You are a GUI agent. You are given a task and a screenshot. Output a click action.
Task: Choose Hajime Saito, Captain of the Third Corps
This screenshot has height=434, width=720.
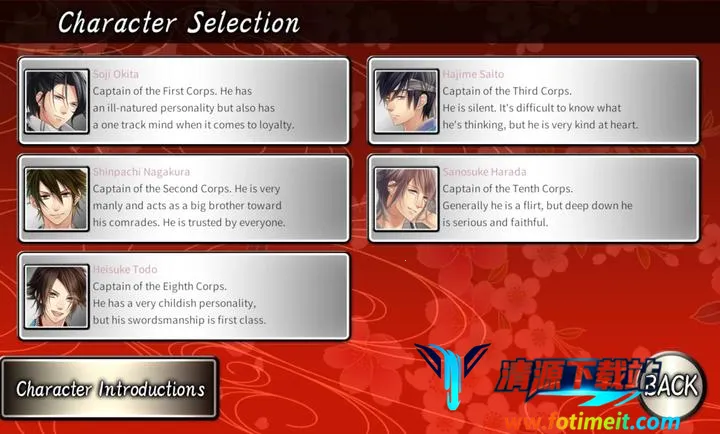(533, 101)
